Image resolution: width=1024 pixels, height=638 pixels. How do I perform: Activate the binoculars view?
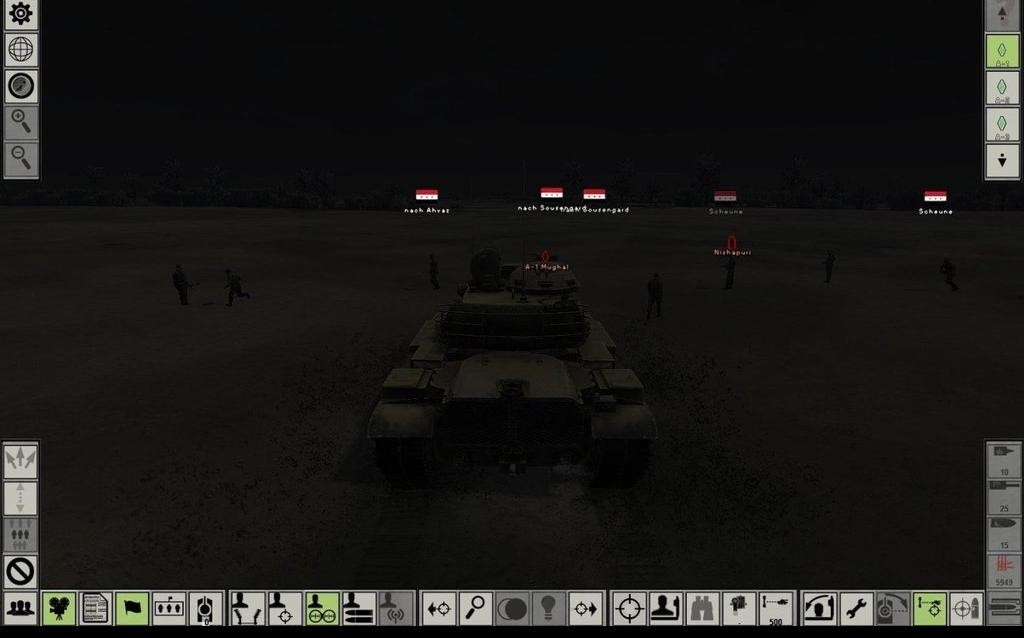click(703, 607)
